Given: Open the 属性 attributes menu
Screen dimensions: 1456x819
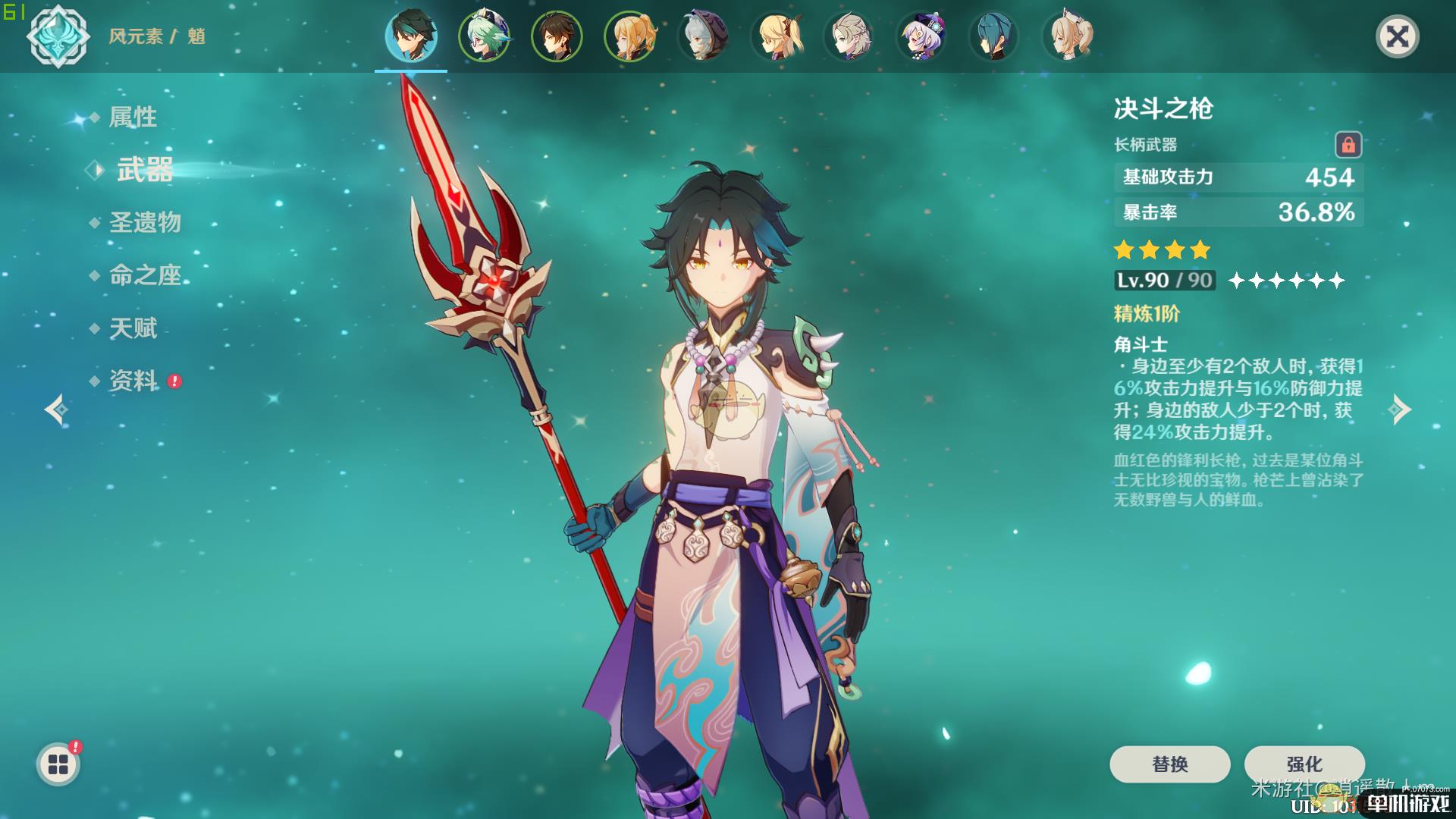Looking at the screenshot, I should (x=133, y=117).
